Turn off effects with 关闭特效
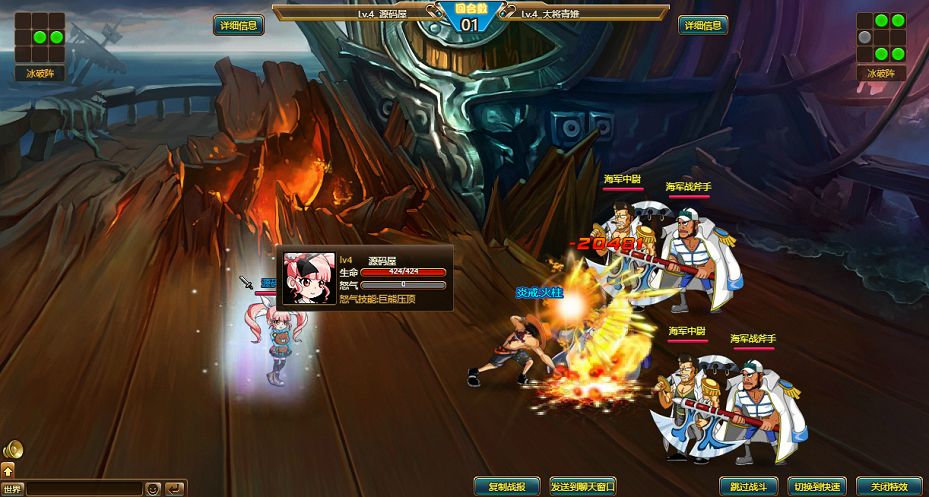Screen dimensions: 929x497 pyautogui.click(x=889, y=486)
